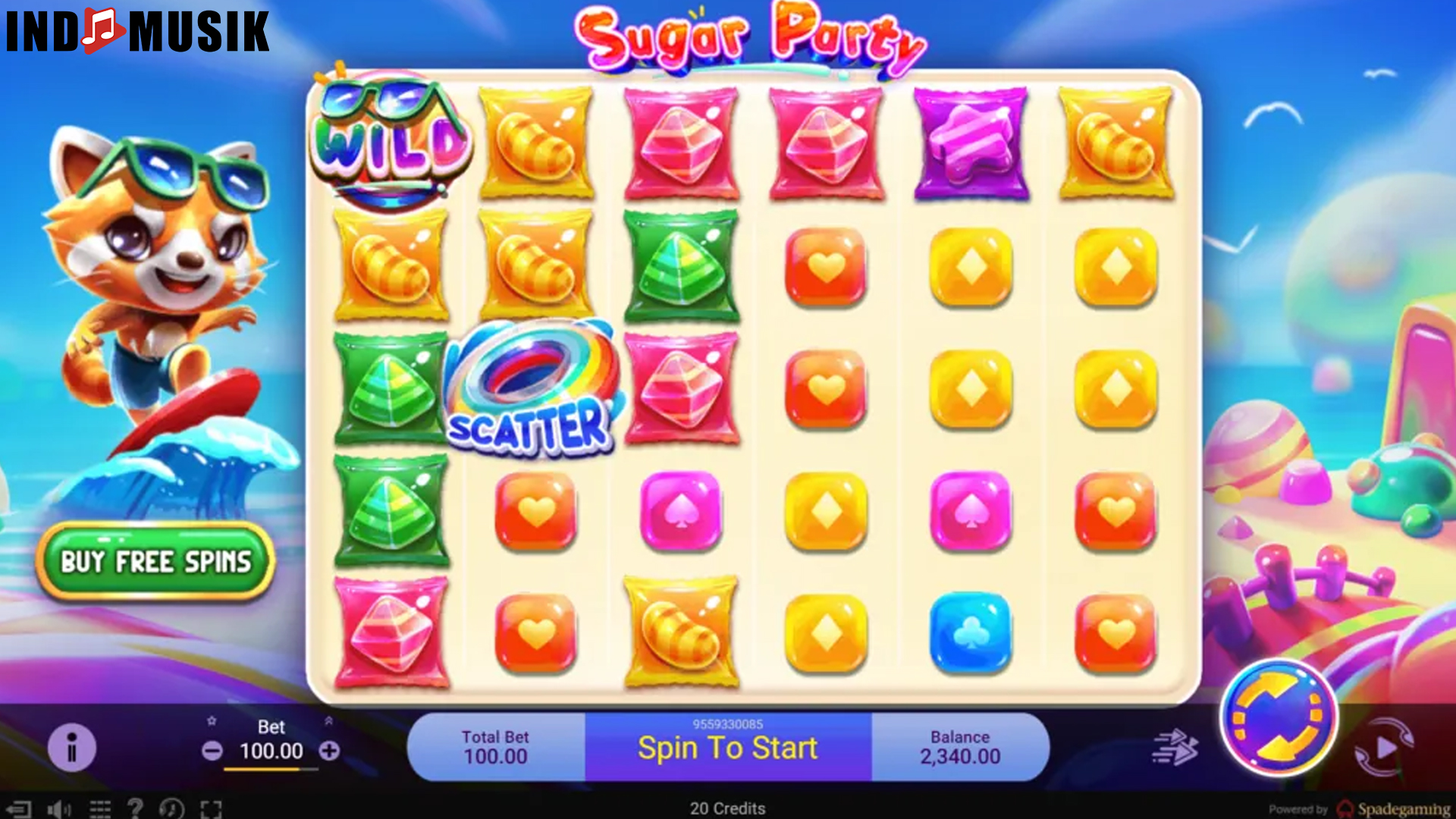
Task: Click the INDOMUSIK logo
Action: [136, 32]
